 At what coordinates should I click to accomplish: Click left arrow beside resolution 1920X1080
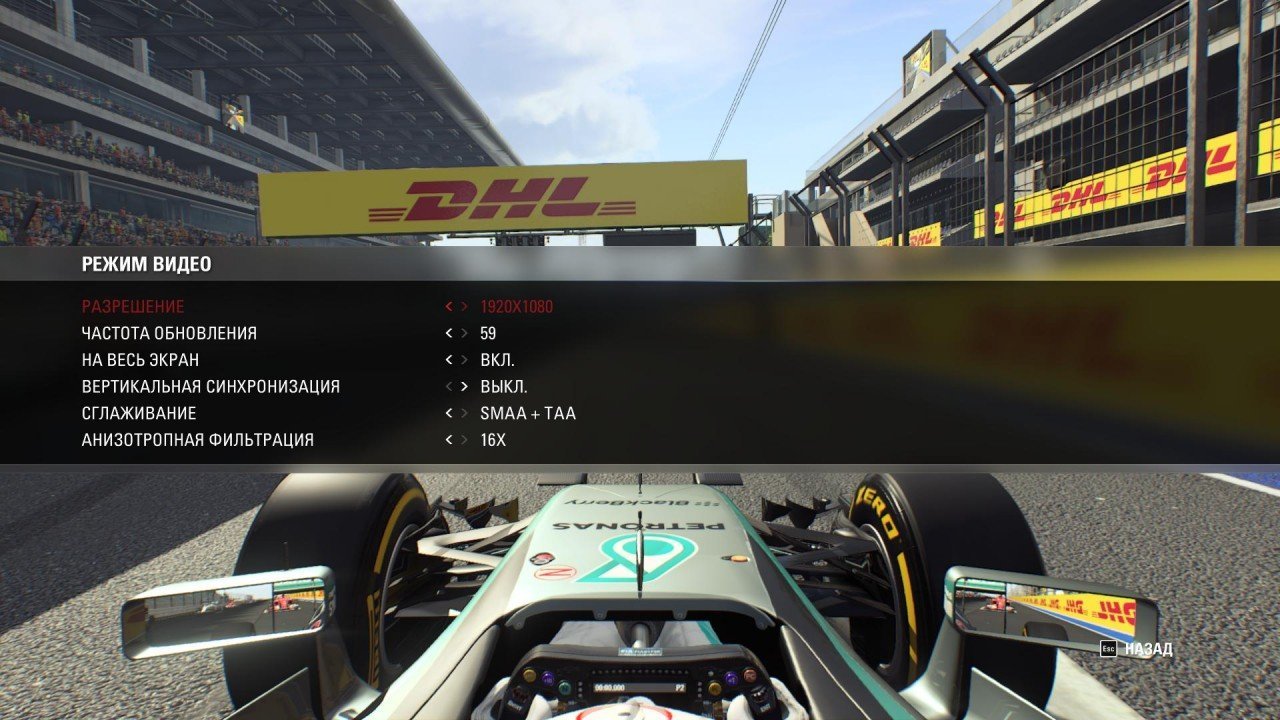(x=449, y=307)
